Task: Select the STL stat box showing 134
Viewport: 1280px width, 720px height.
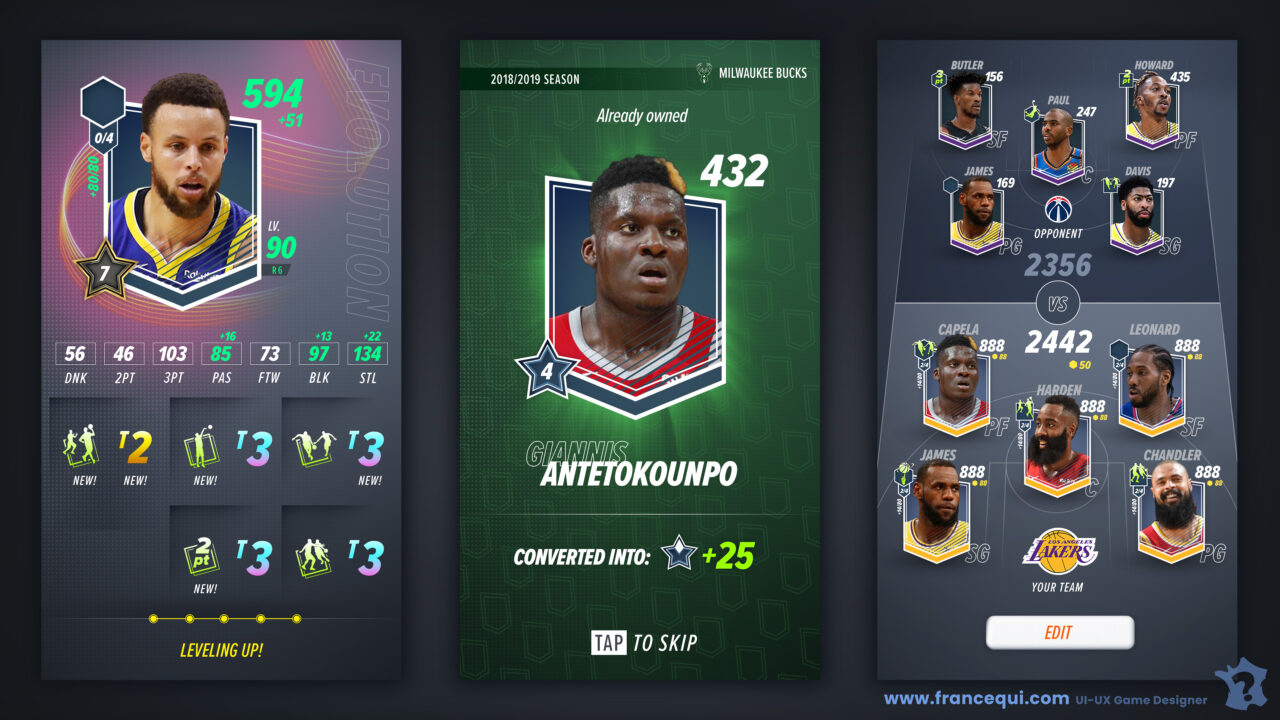Action: point(367,353)
